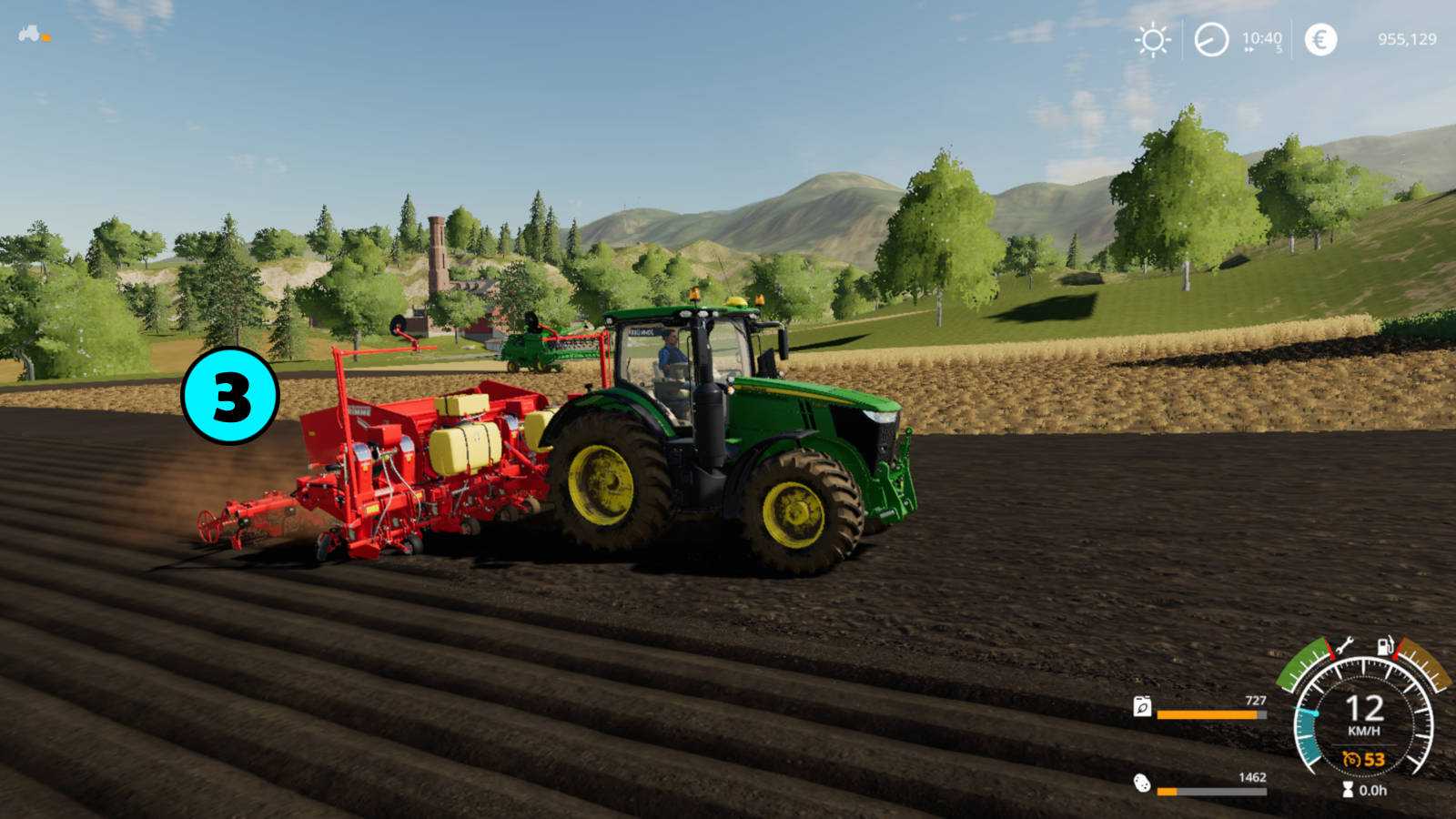Select the clock time icon

click(x=1211, y=40)
